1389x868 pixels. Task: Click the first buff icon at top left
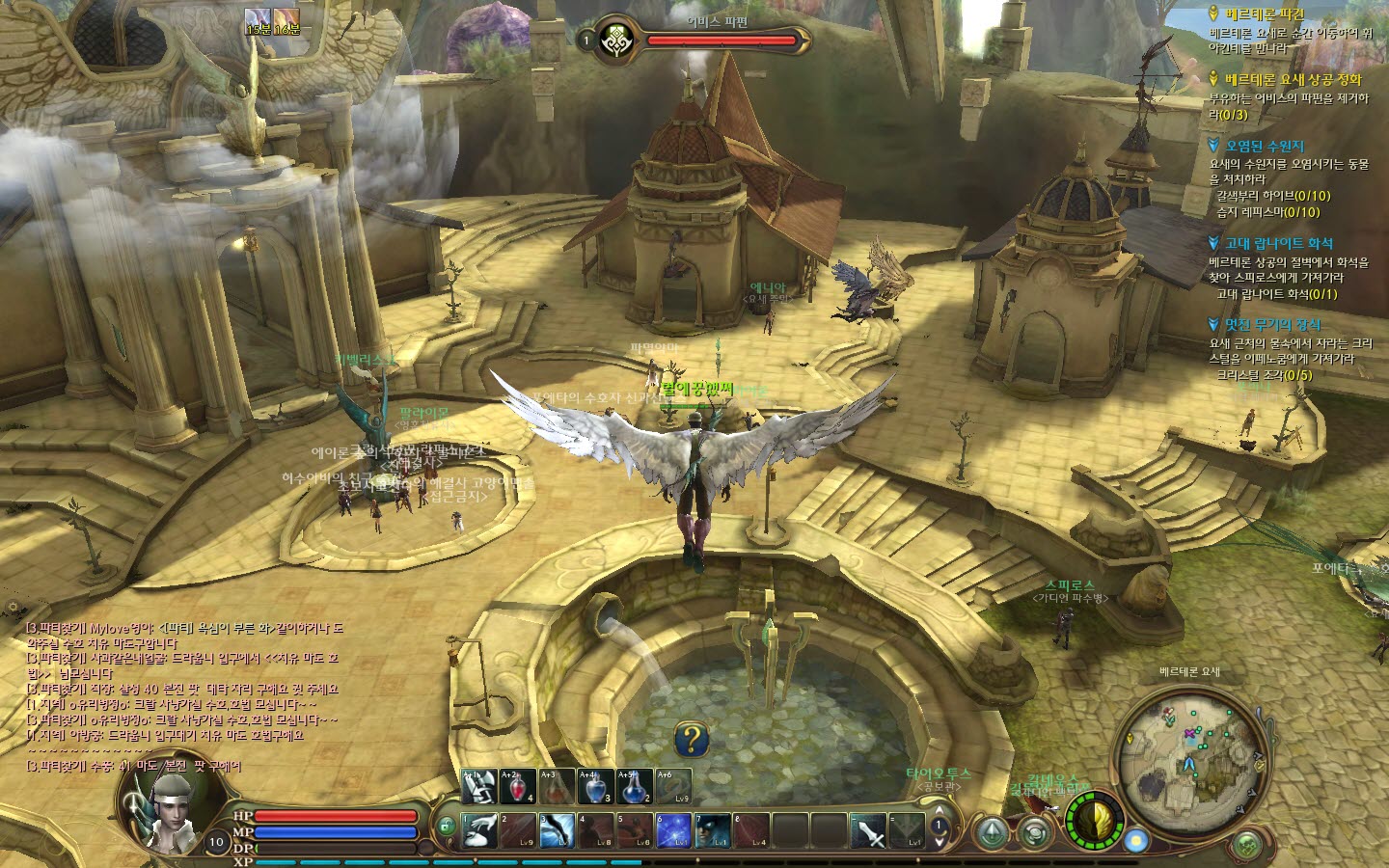258,19
